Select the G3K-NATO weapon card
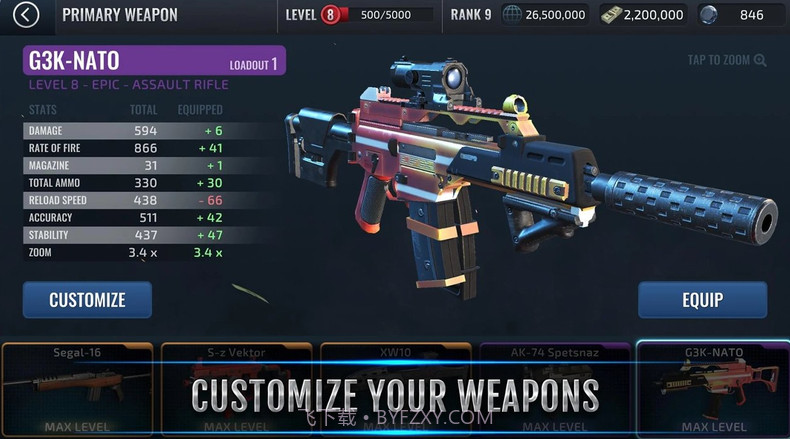Screen dimensions: 790x439 pos(712,388)
